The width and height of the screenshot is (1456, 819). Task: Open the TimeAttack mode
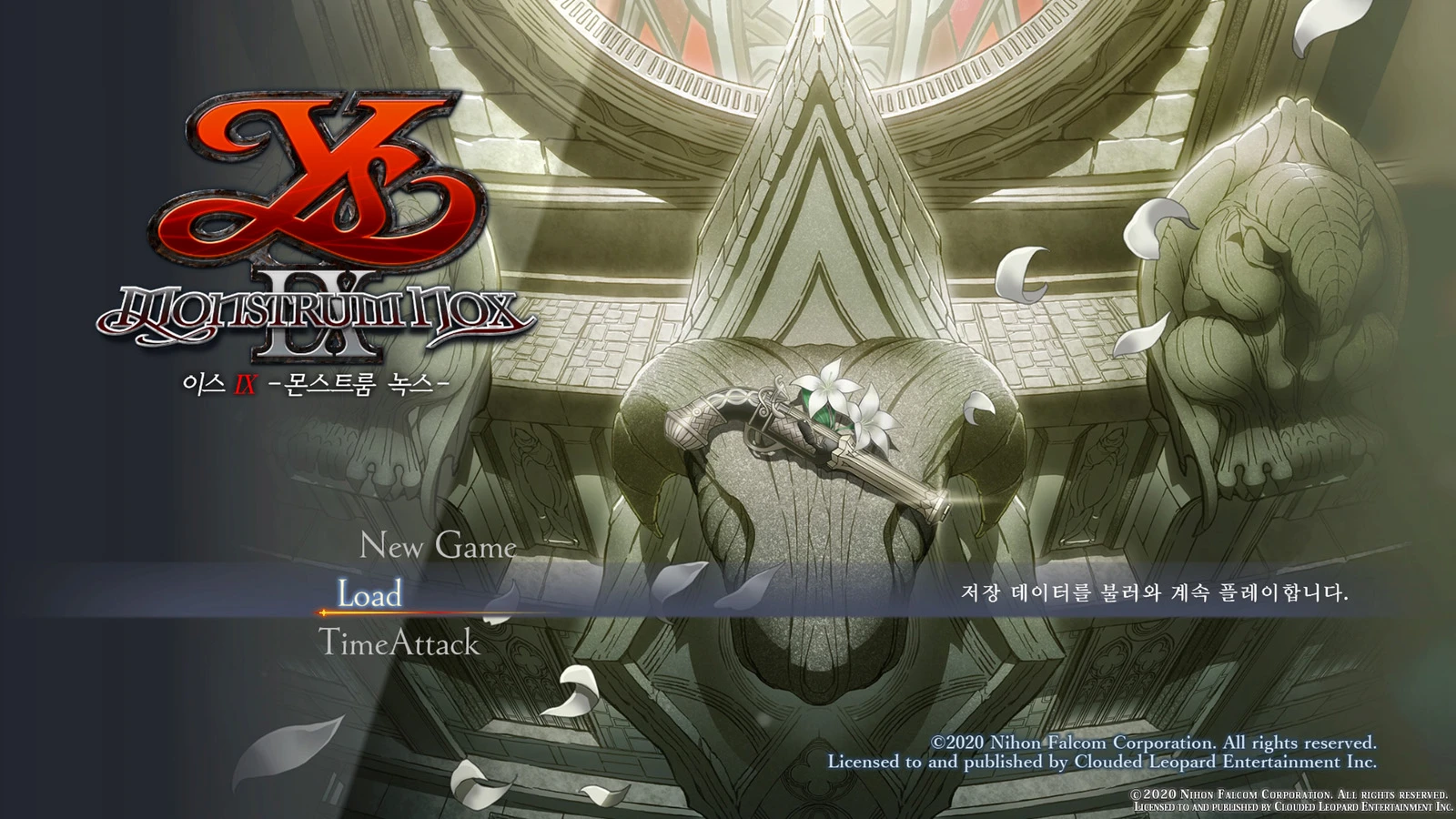click(399, 643)
